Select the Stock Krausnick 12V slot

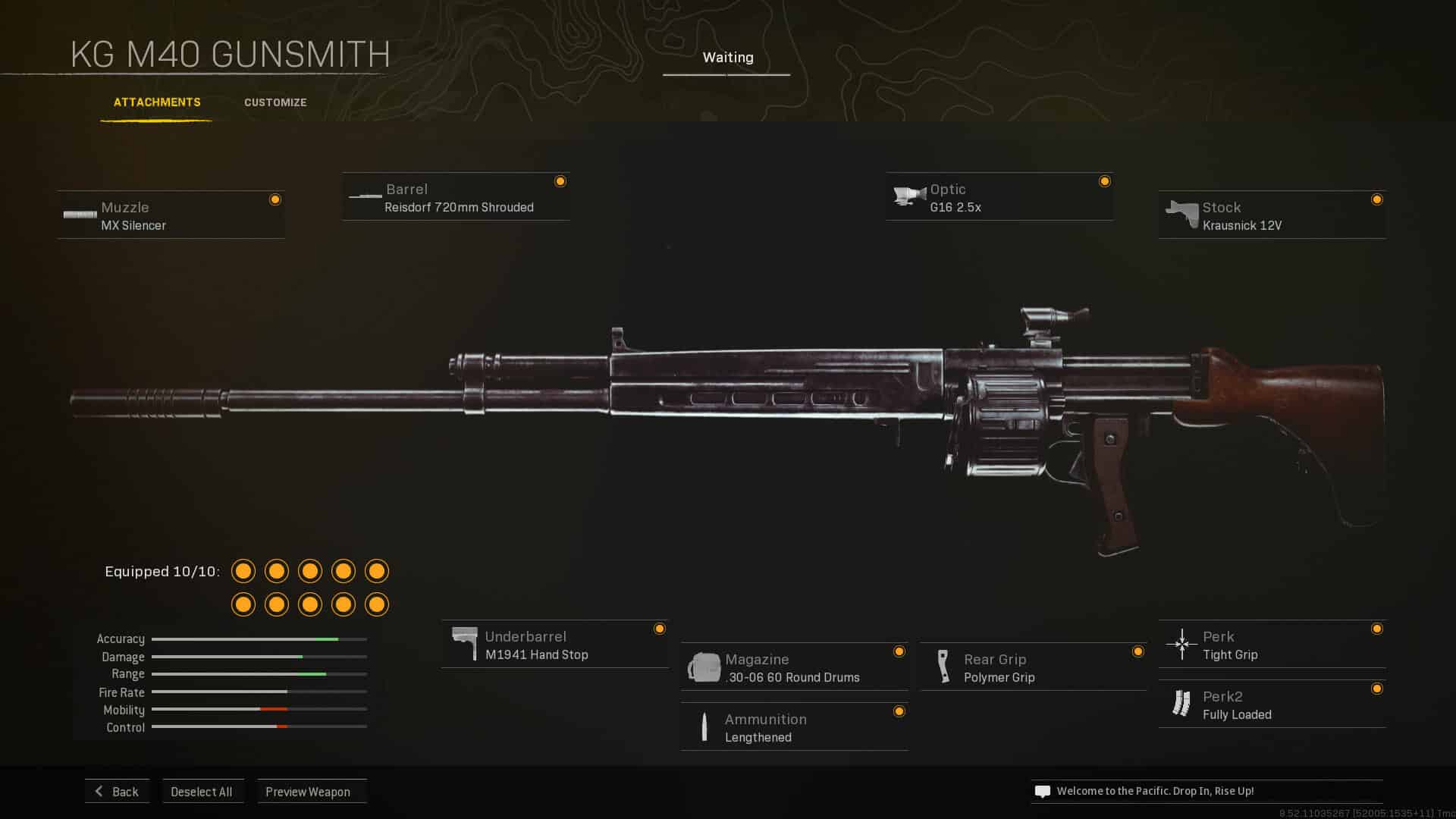pyautogui.click(x=1272, y=215)
